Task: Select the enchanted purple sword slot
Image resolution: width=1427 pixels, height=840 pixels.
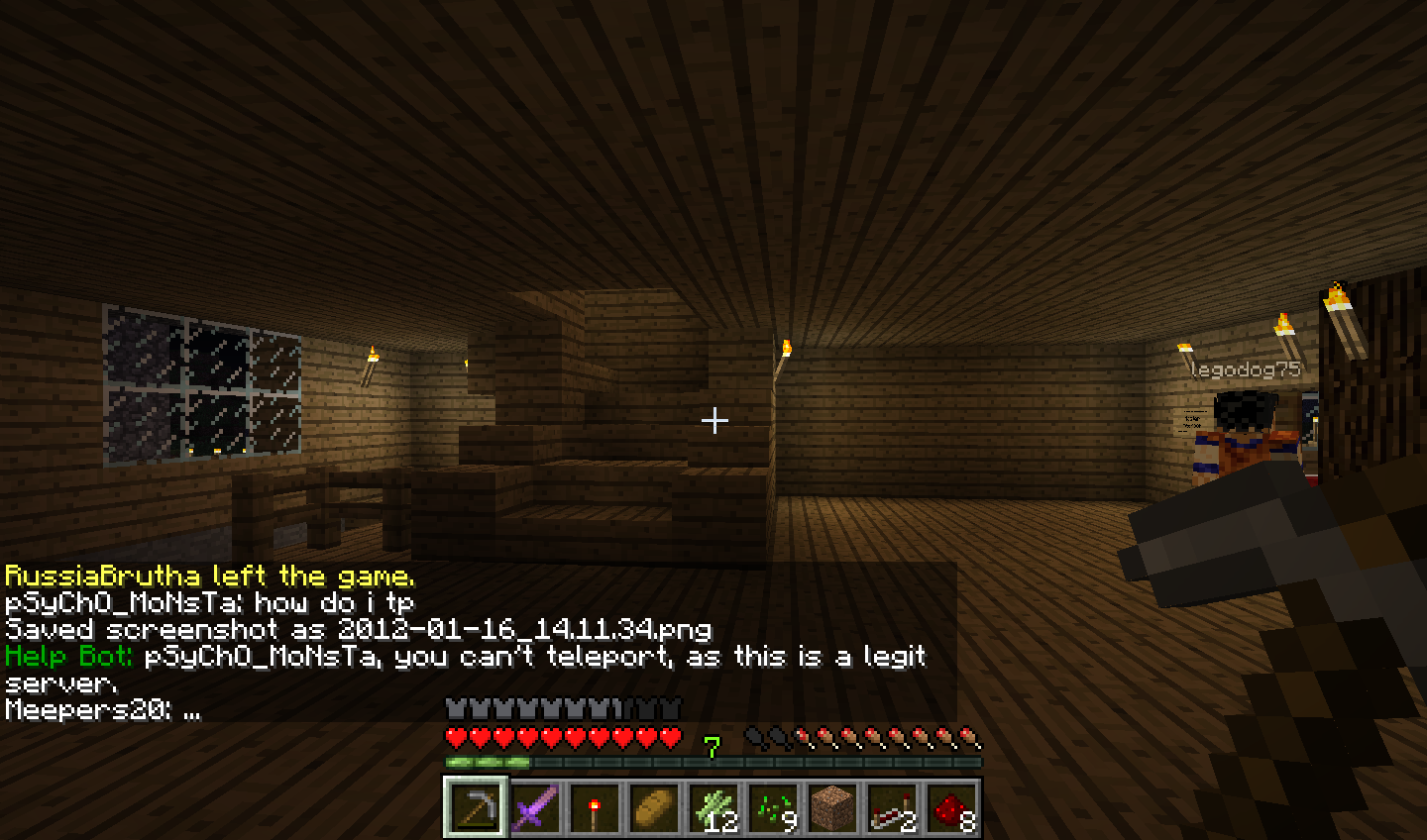Action: click(x=536, y=807)
